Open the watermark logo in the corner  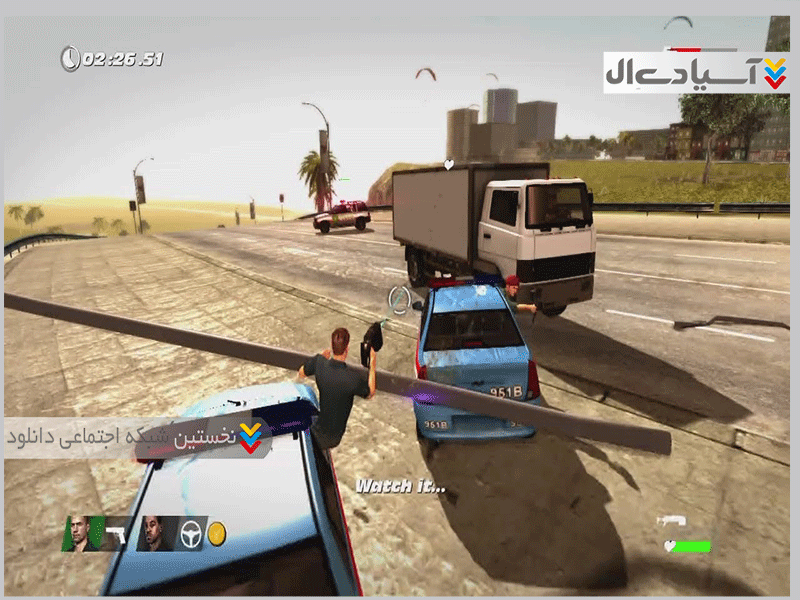(x=696, y=72)
